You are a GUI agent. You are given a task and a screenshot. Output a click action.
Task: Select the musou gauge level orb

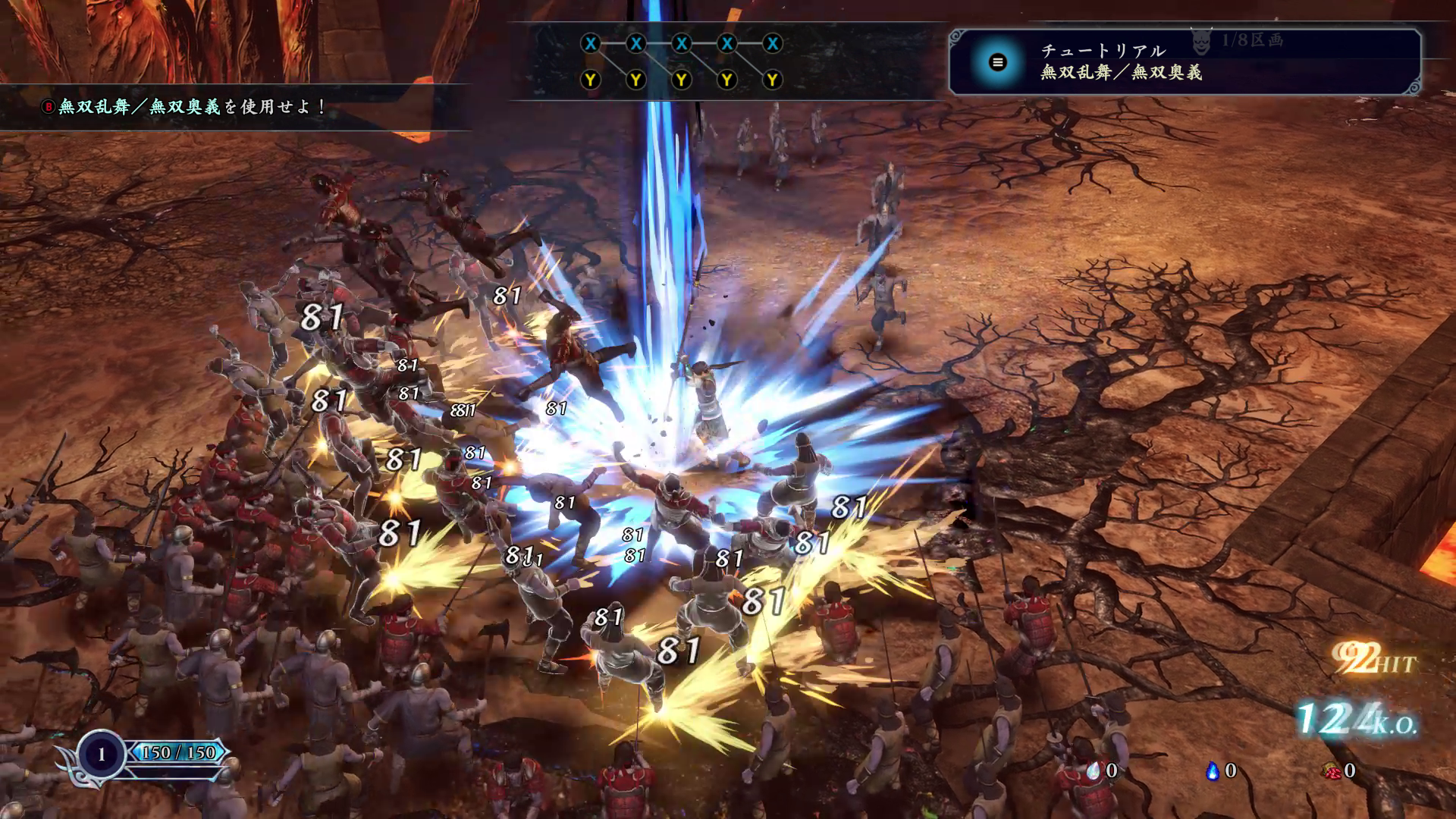click(101, 754)
